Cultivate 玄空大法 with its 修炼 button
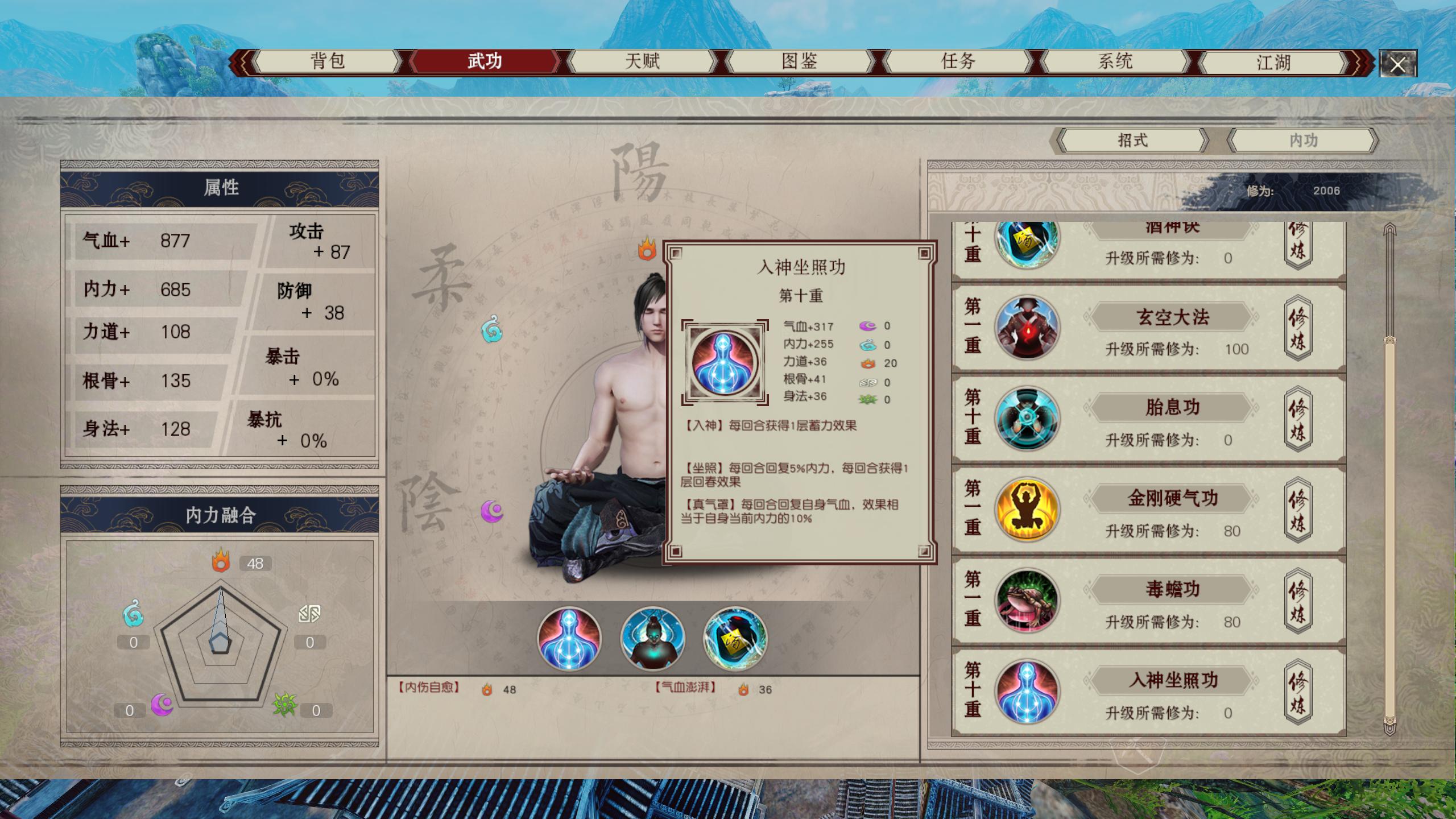The image size is (1456, 819). [x=1297, y=328]
